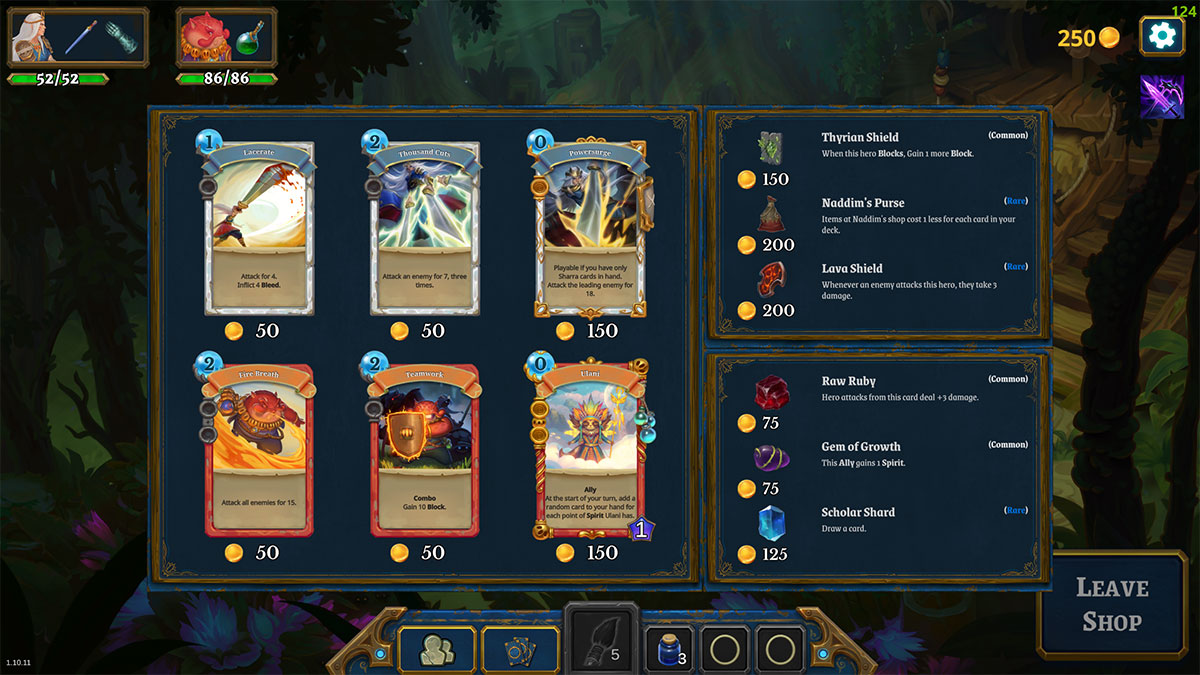Buy the Lava Shield item
The height and width of the screenshot is (675, 1200).
(770, 280)
